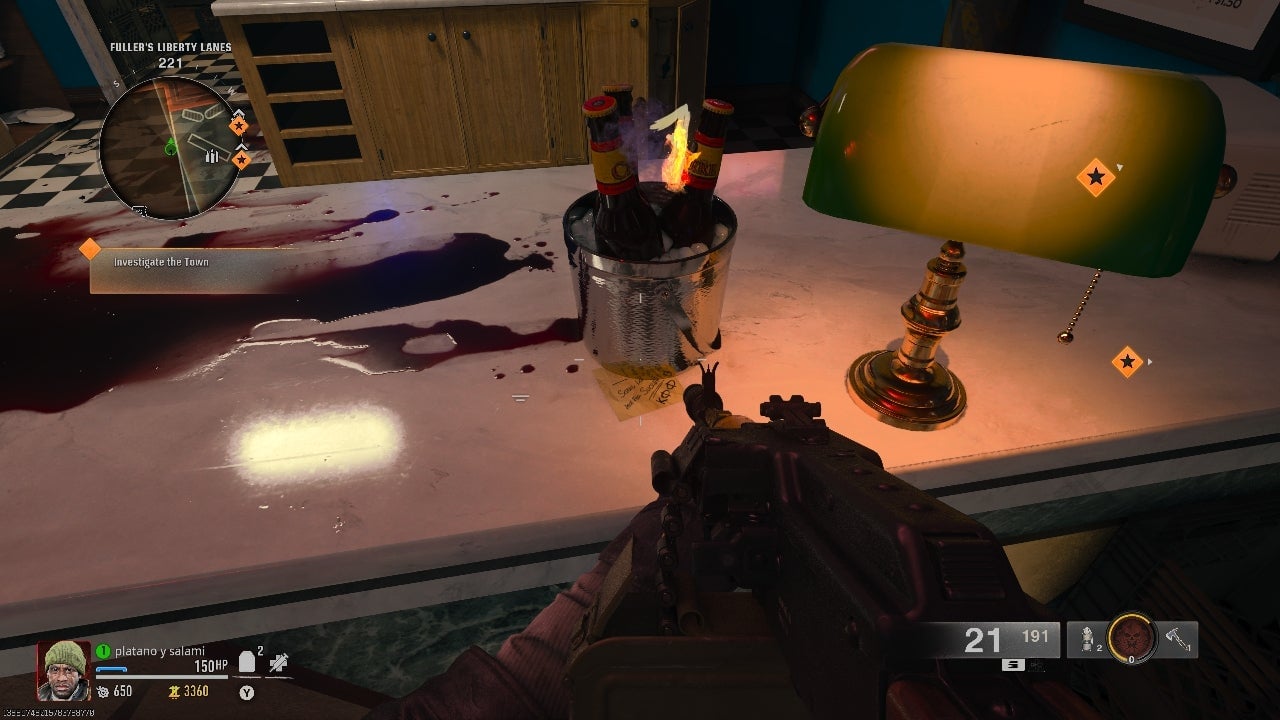Viewport: 1280px width, 720px height.
Task: Select the platano y salami nameplate
Action: pos(160,650)
